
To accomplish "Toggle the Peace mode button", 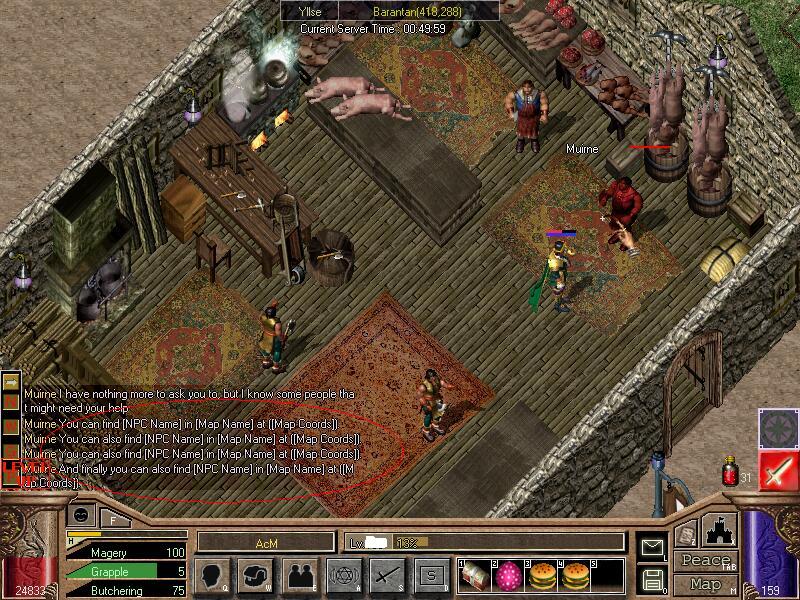I will (705, 561).
